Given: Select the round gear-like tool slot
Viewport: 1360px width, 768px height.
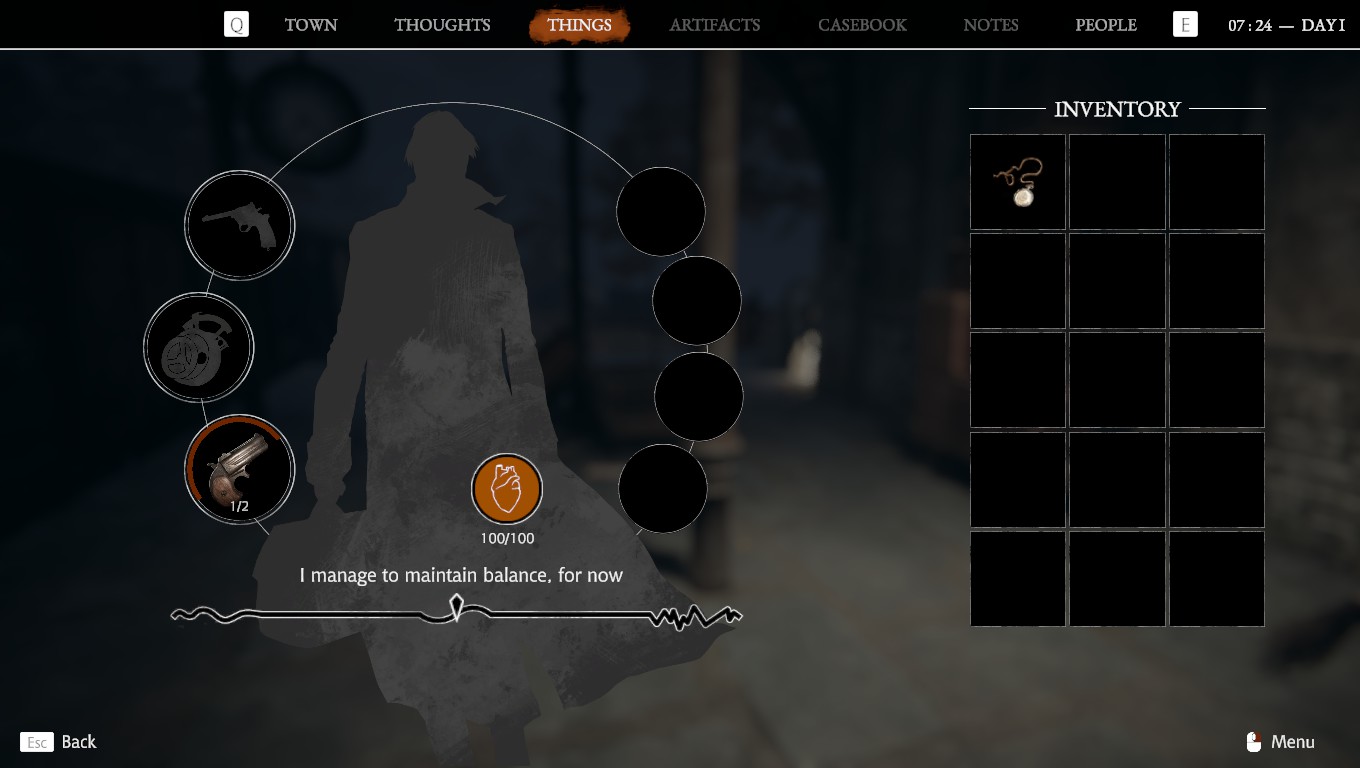Looking at the screenshot, I should [x=198, y=348].
